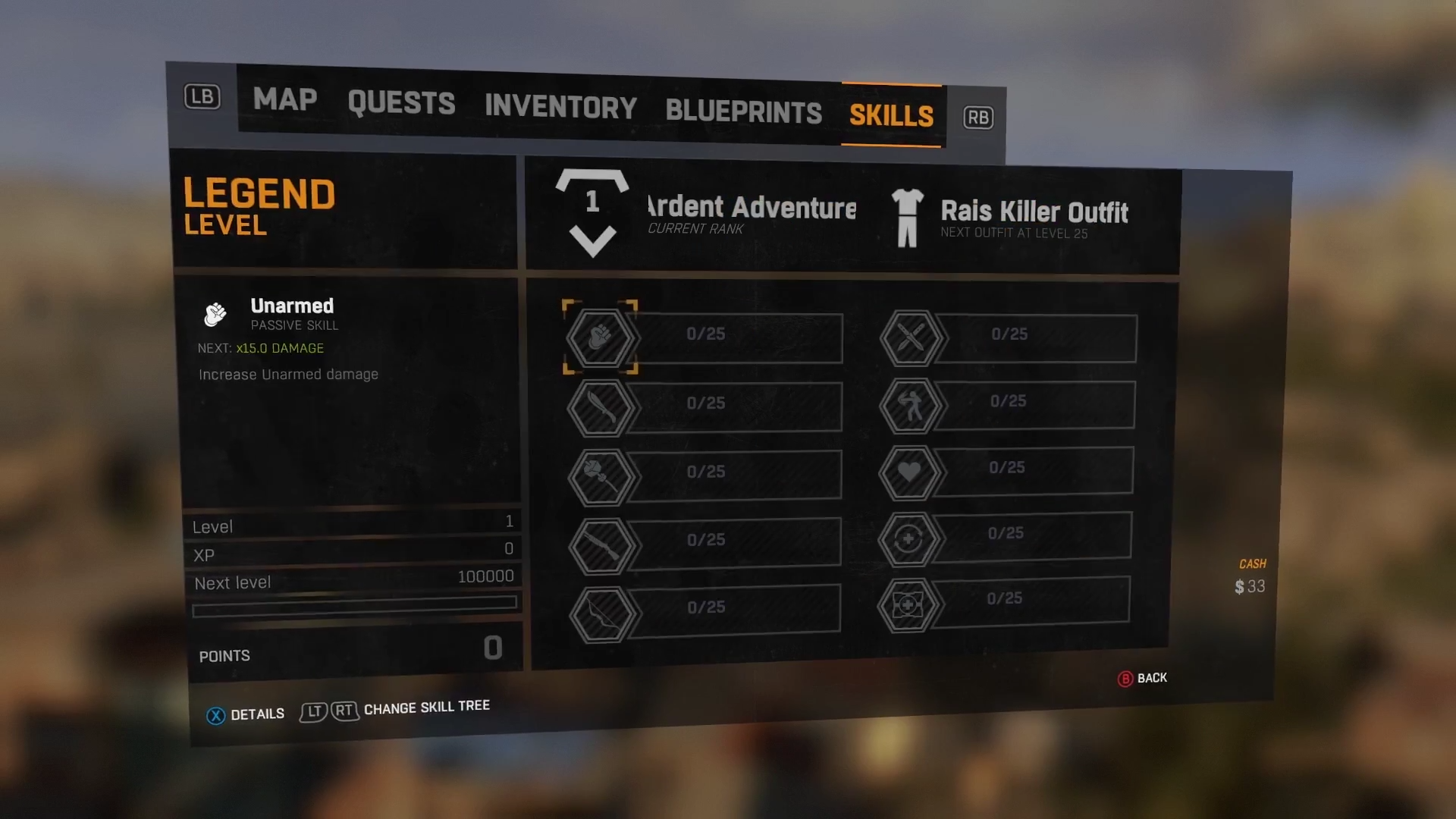
Task: Select the Unarmed skill hexagon icon
Action: point(601,337)
